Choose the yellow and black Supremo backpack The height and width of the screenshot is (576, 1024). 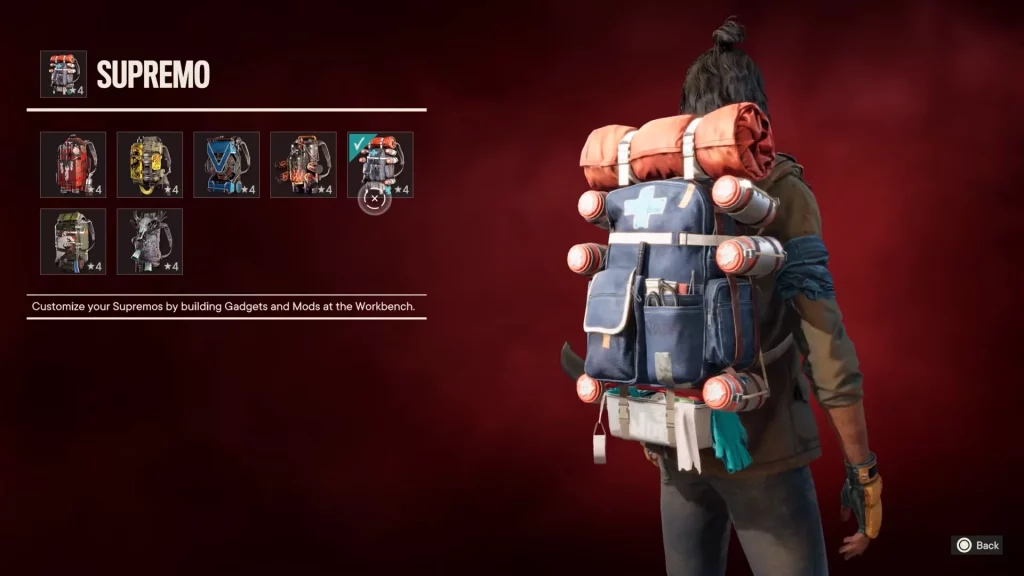[x=150, y=164]
